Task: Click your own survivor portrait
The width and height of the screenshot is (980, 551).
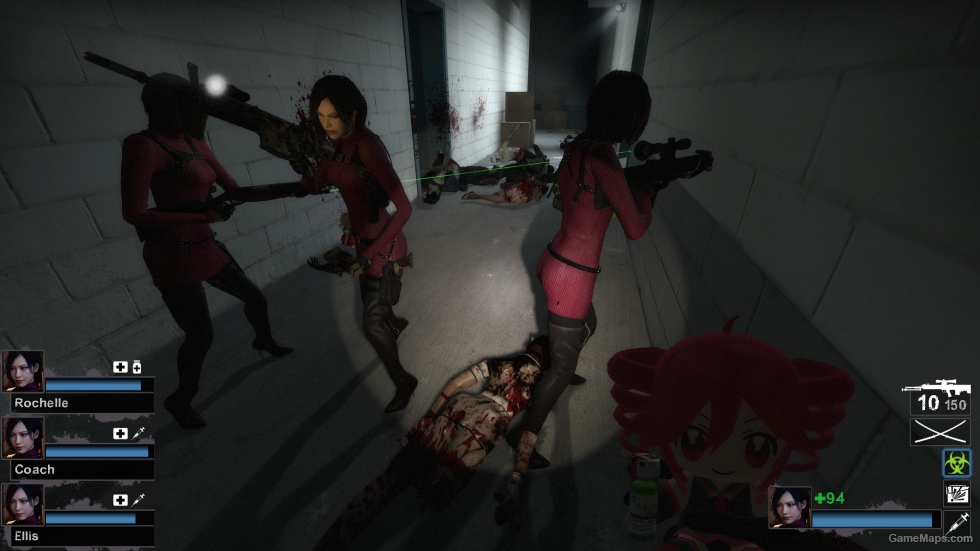Action: click(x=788, y=506)
